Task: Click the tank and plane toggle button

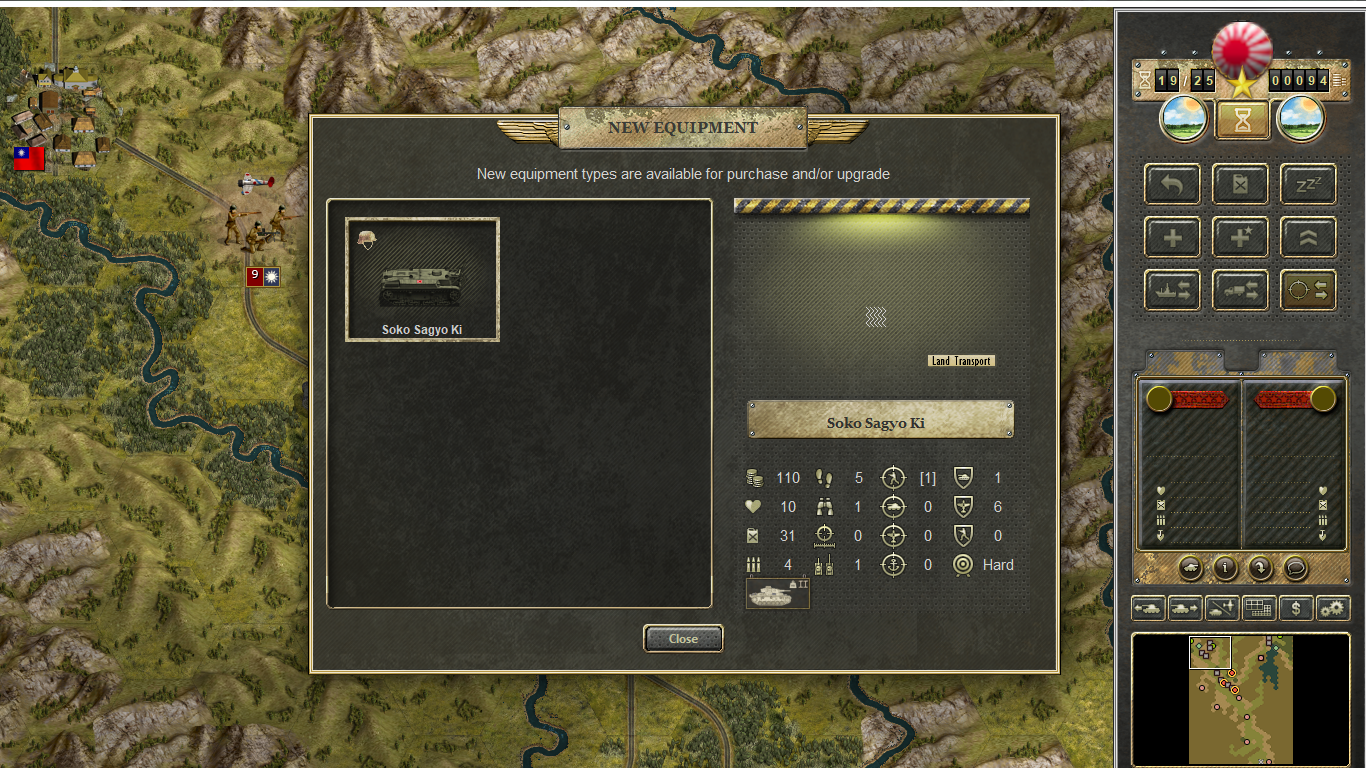Action: click(1222, 607)
